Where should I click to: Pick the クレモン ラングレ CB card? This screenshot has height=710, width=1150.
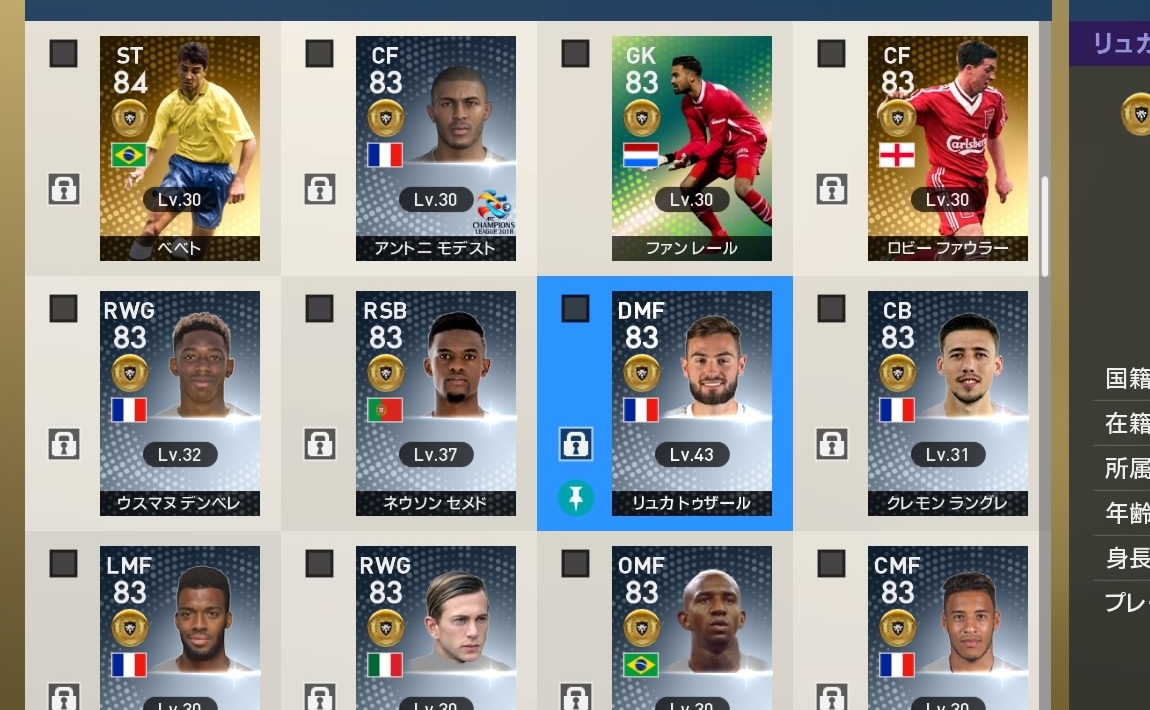(x=948, y=403)
